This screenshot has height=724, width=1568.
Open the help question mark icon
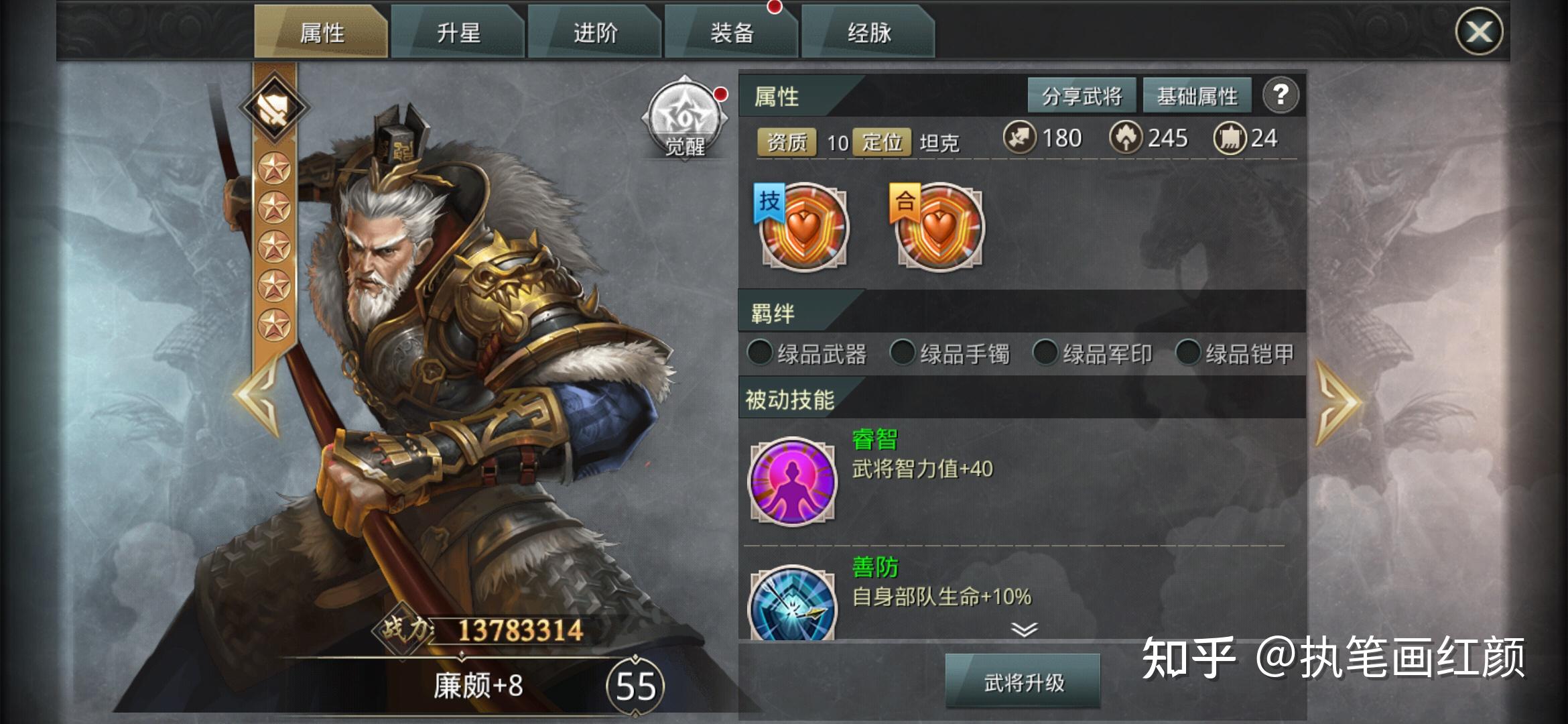click(1281, 96)
